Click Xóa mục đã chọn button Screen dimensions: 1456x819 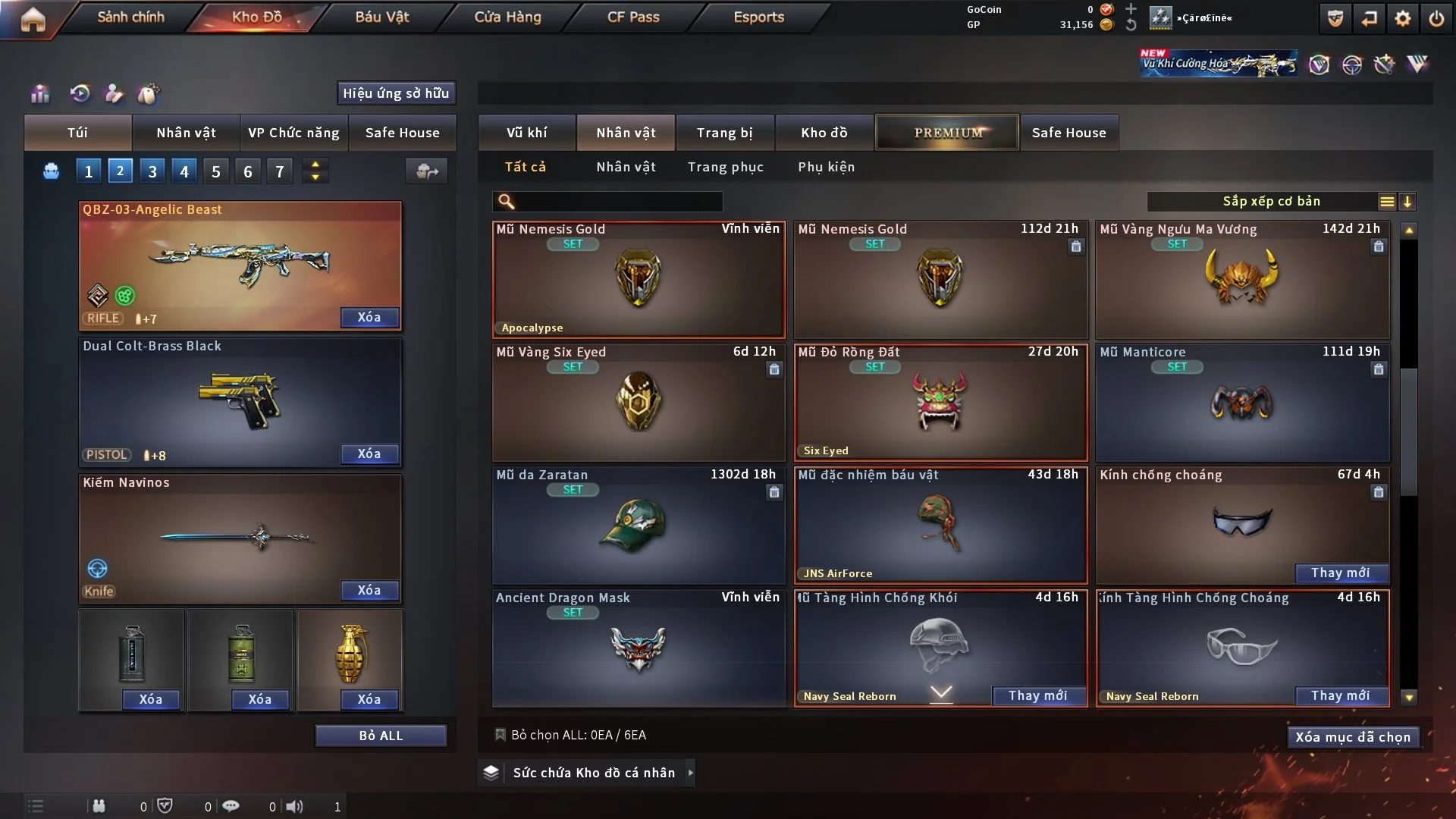1352,737
